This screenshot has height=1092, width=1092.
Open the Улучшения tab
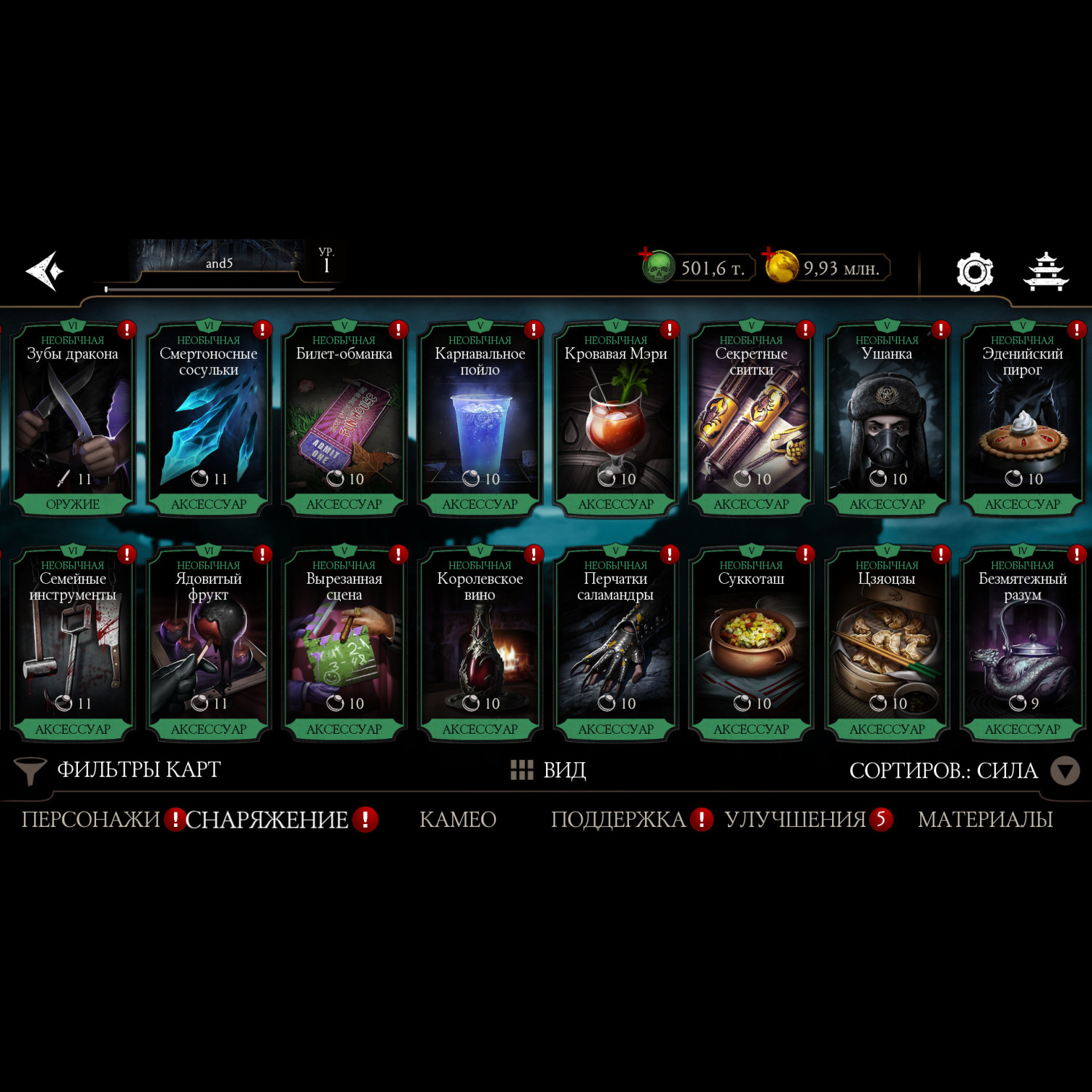pos(794,820)
